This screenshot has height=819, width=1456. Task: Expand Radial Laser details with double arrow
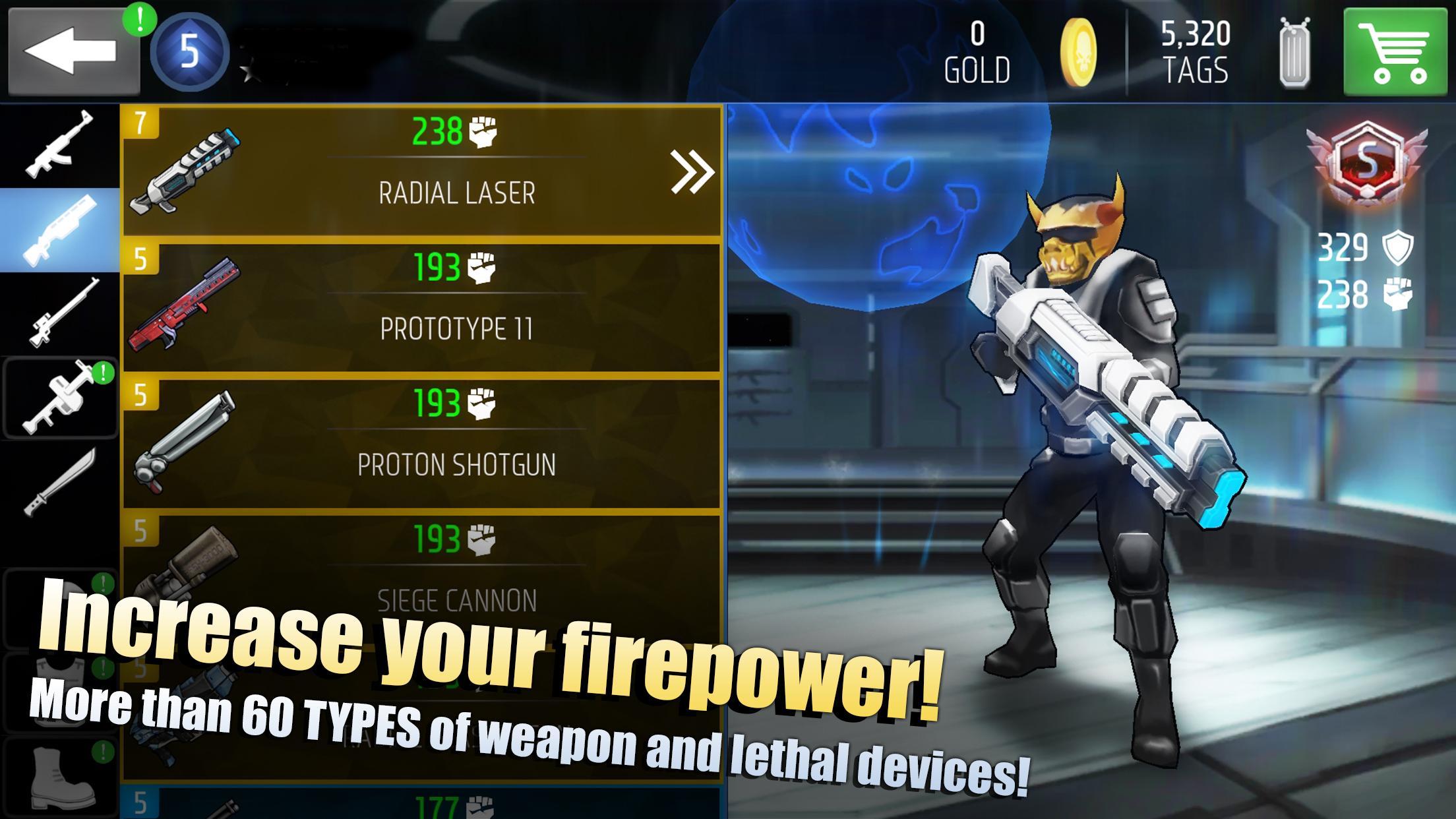[x=692, y=171]
